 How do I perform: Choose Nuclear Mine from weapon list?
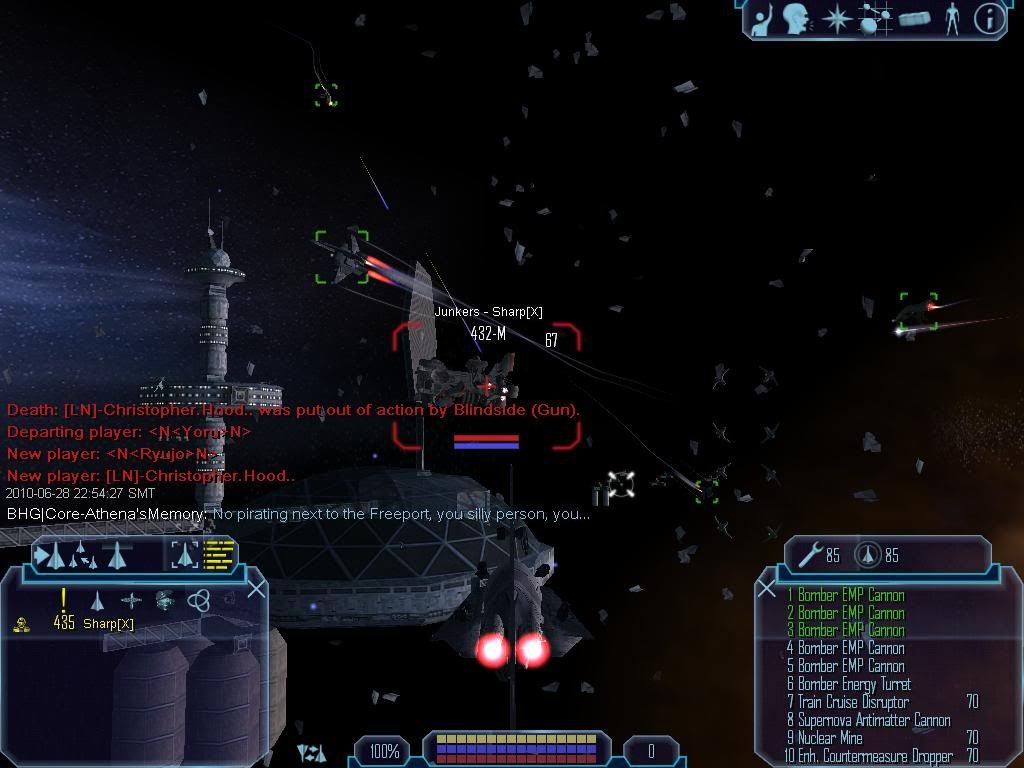point(830,738)
